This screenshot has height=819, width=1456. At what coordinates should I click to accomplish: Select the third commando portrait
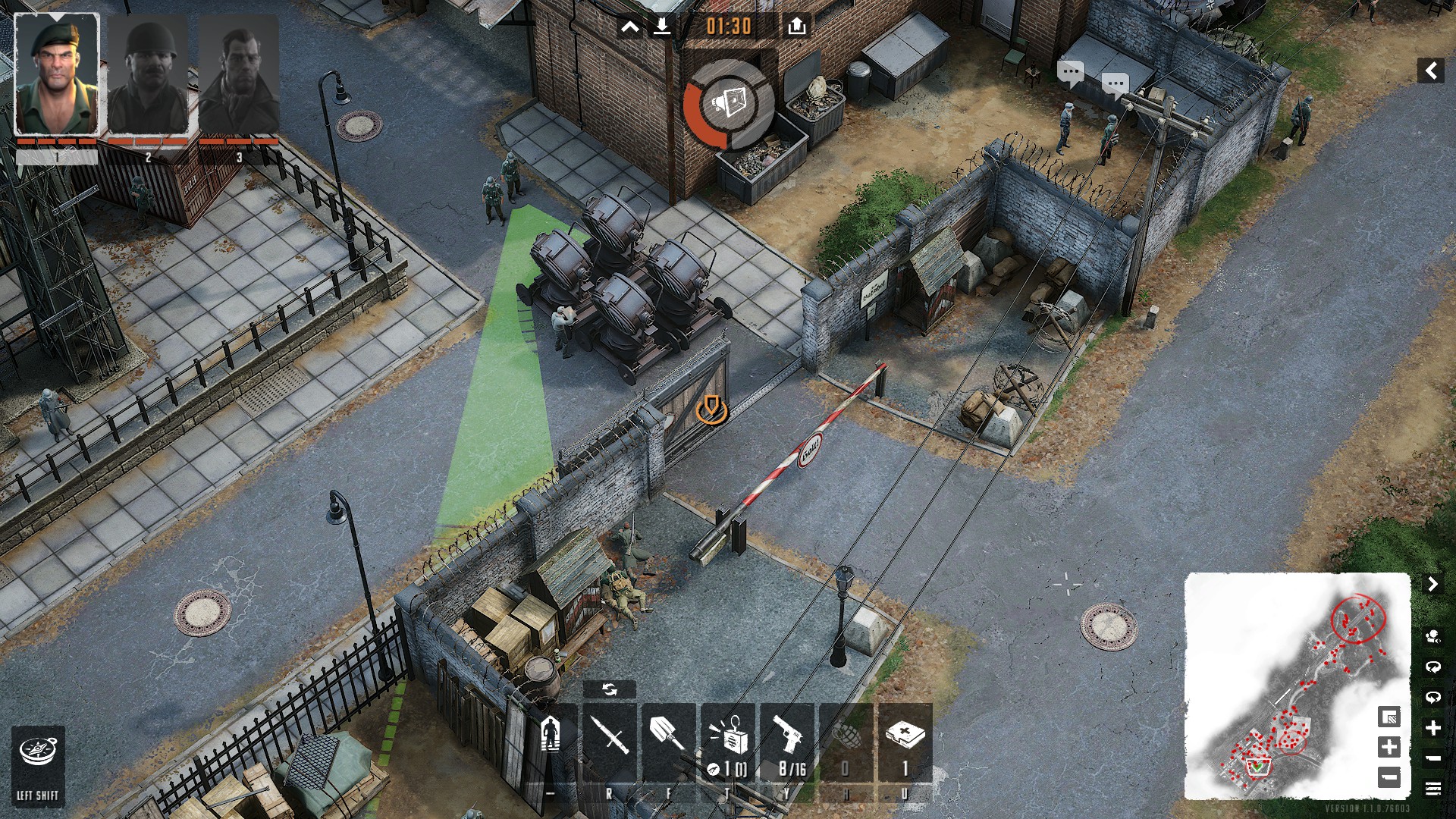pyautogui.click(x=239, y=76)
